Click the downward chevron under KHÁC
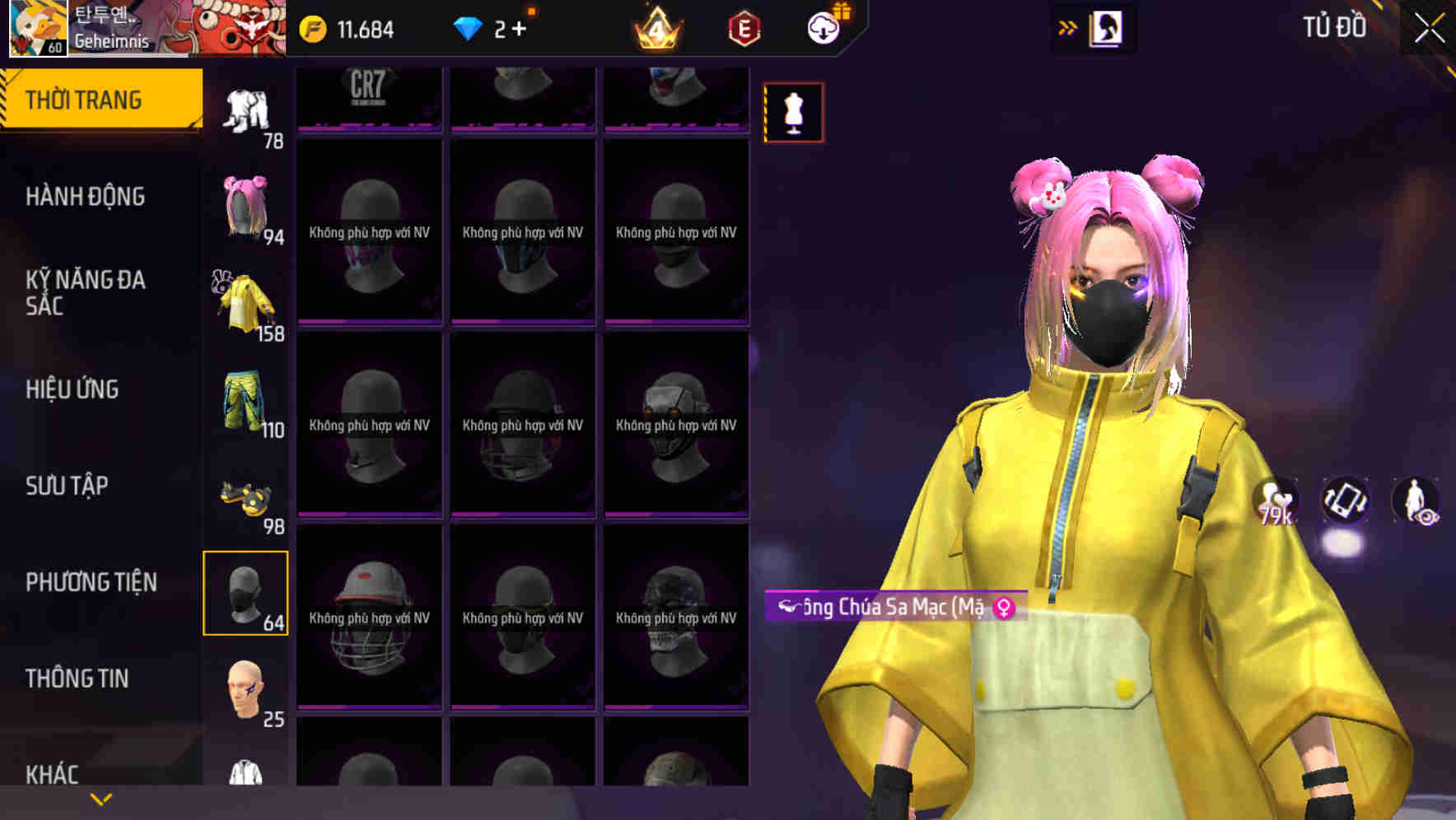 [x=100, y=797]
